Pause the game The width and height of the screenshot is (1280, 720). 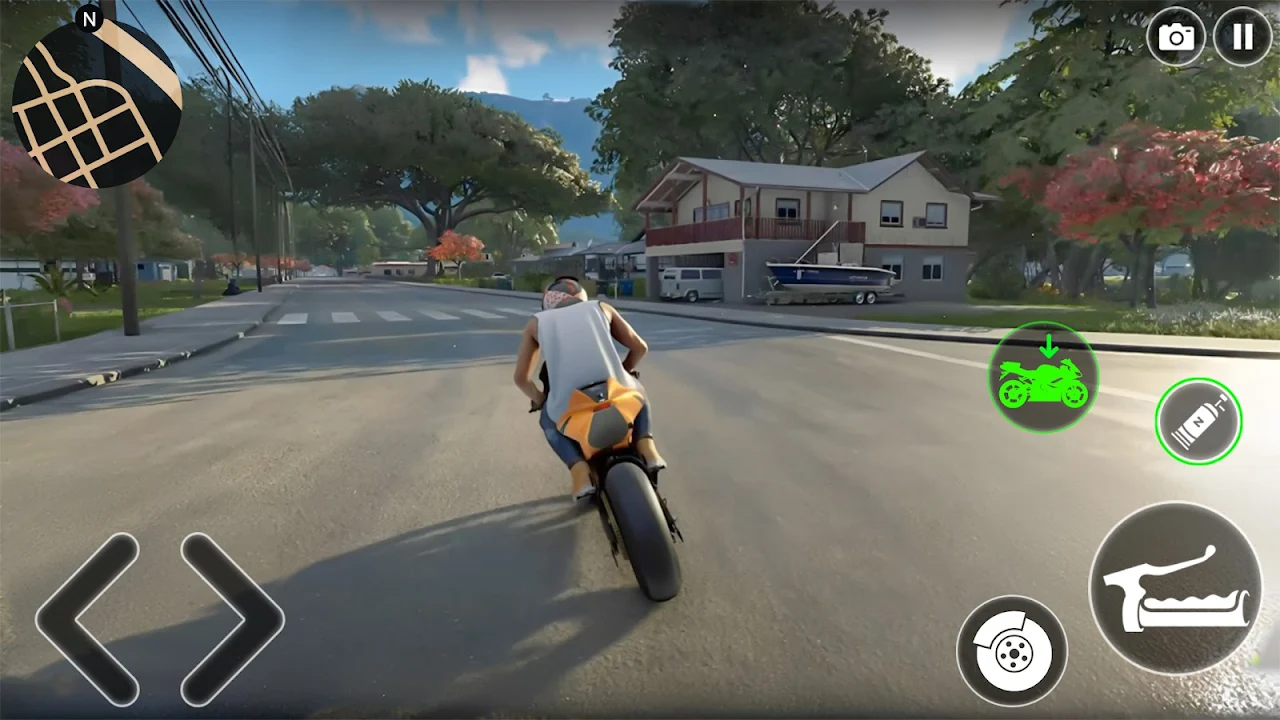click(x=1242, y=37)
